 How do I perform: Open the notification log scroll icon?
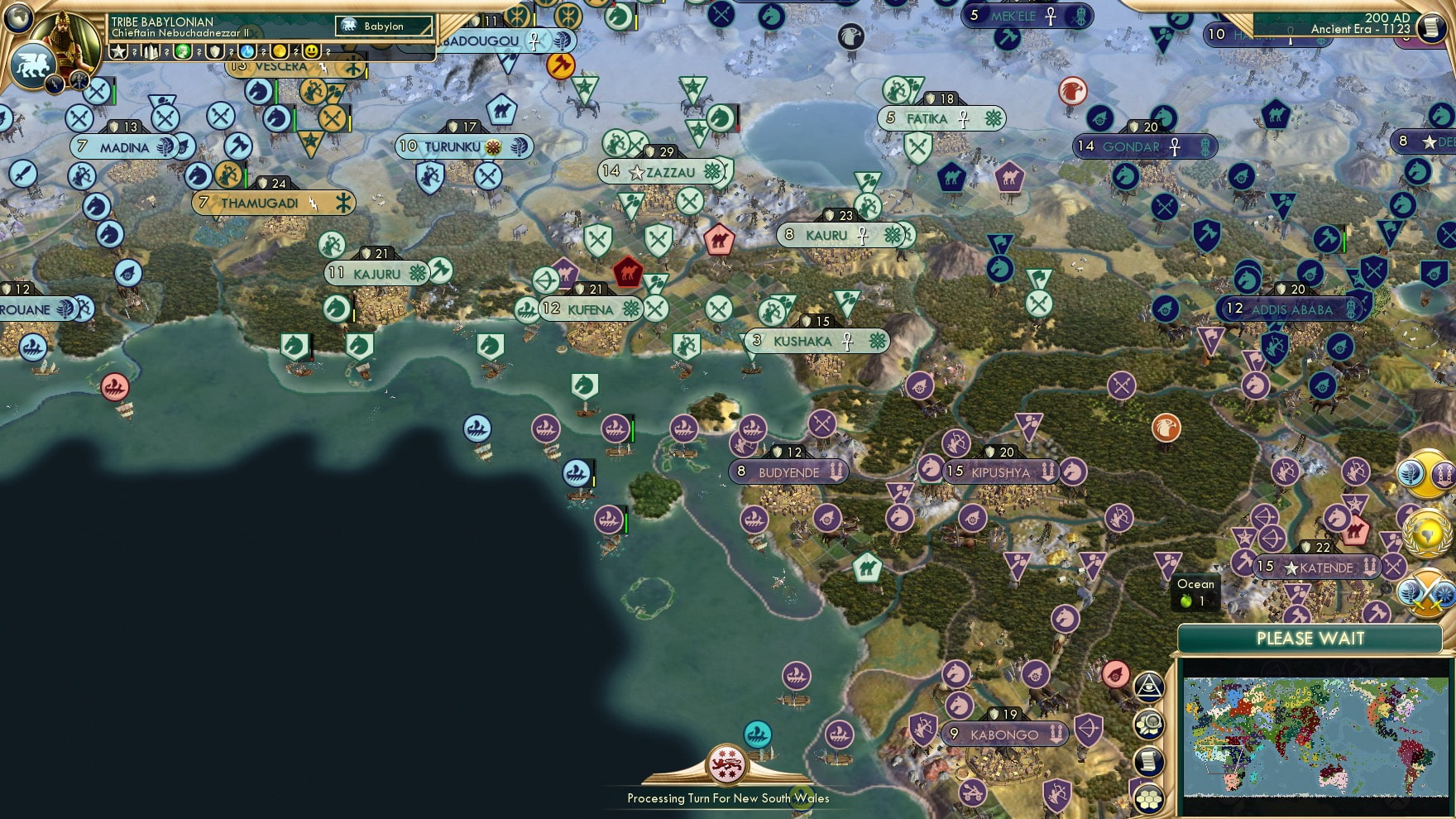(x=1149, y=760)
